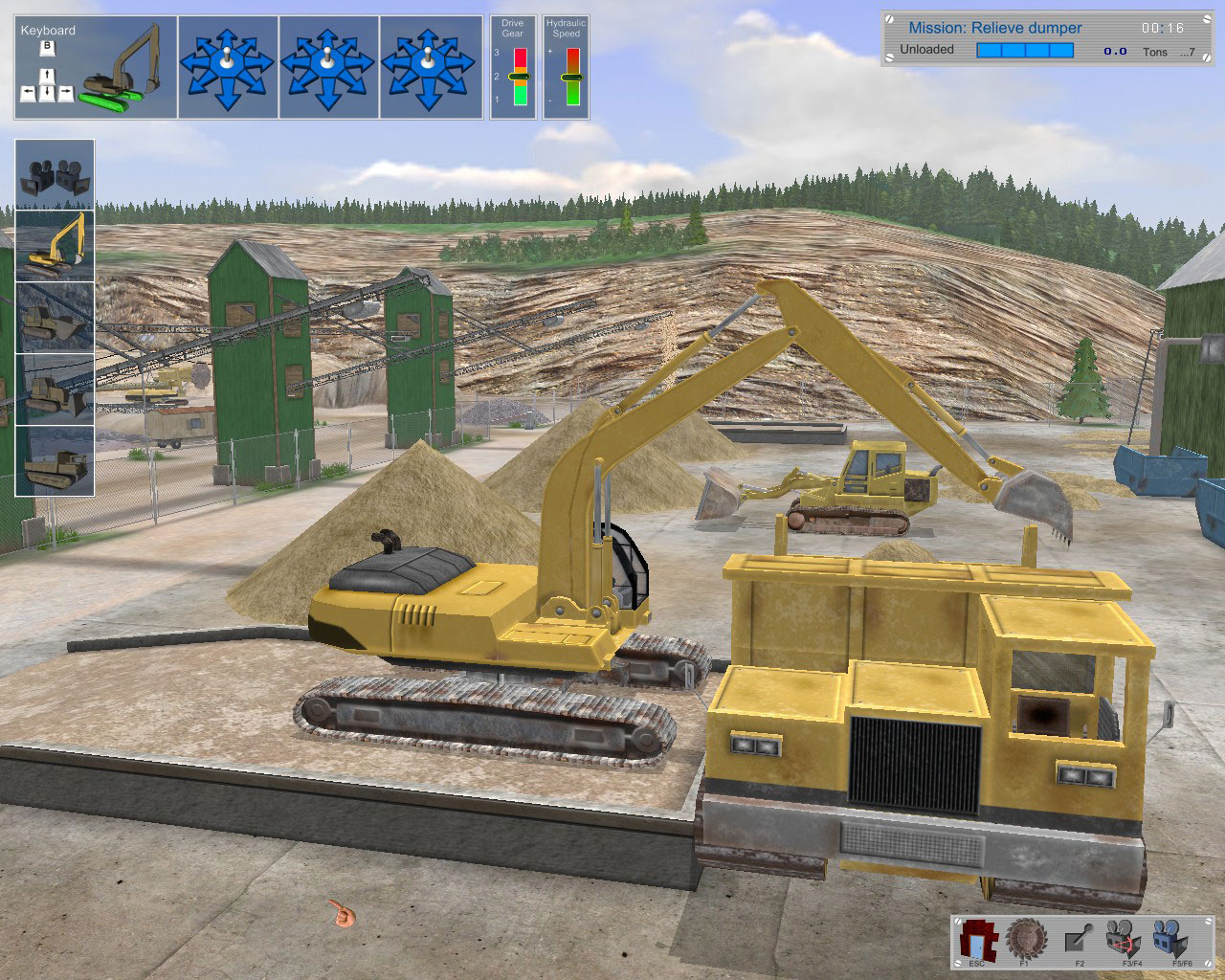Click the left blue joystick control diagram
The width and height of the screenshot is (1225, 980).
click(x=227, y=65)
